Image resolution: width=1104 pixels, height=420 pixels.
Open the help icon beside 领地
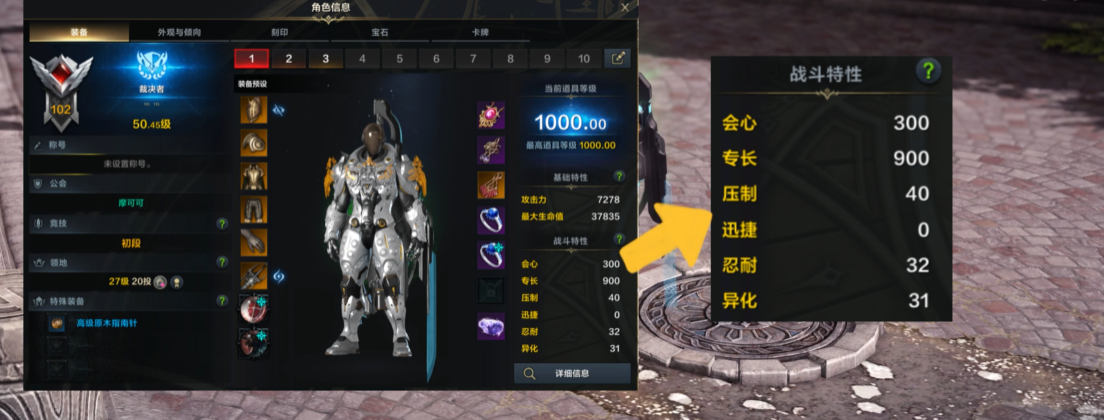click(x=222, y=262)
